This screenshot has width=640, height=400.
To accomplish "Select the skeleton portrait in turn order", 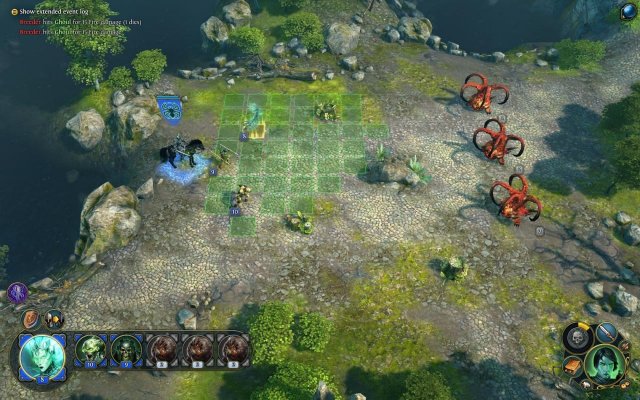I will pos(126,348).
